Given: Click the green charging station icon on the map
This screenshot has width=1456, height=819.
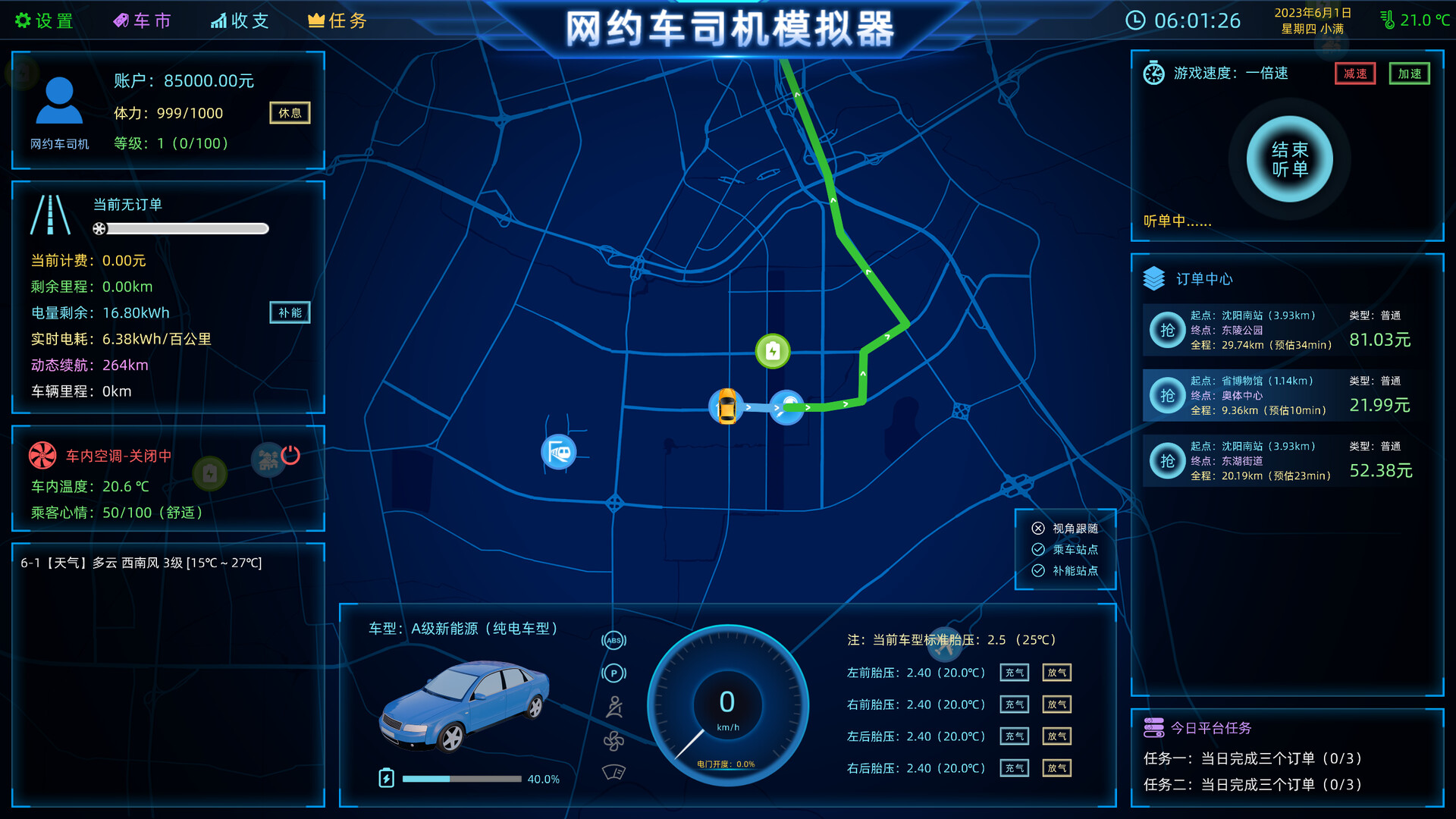Looking at the screenshot, I should pos(772,351).
